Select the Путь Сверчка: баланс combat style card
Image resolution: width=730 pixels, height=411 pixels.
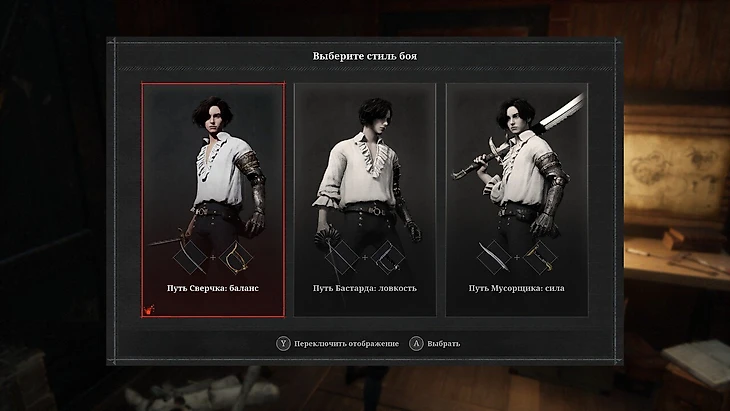tap(212, 200)
